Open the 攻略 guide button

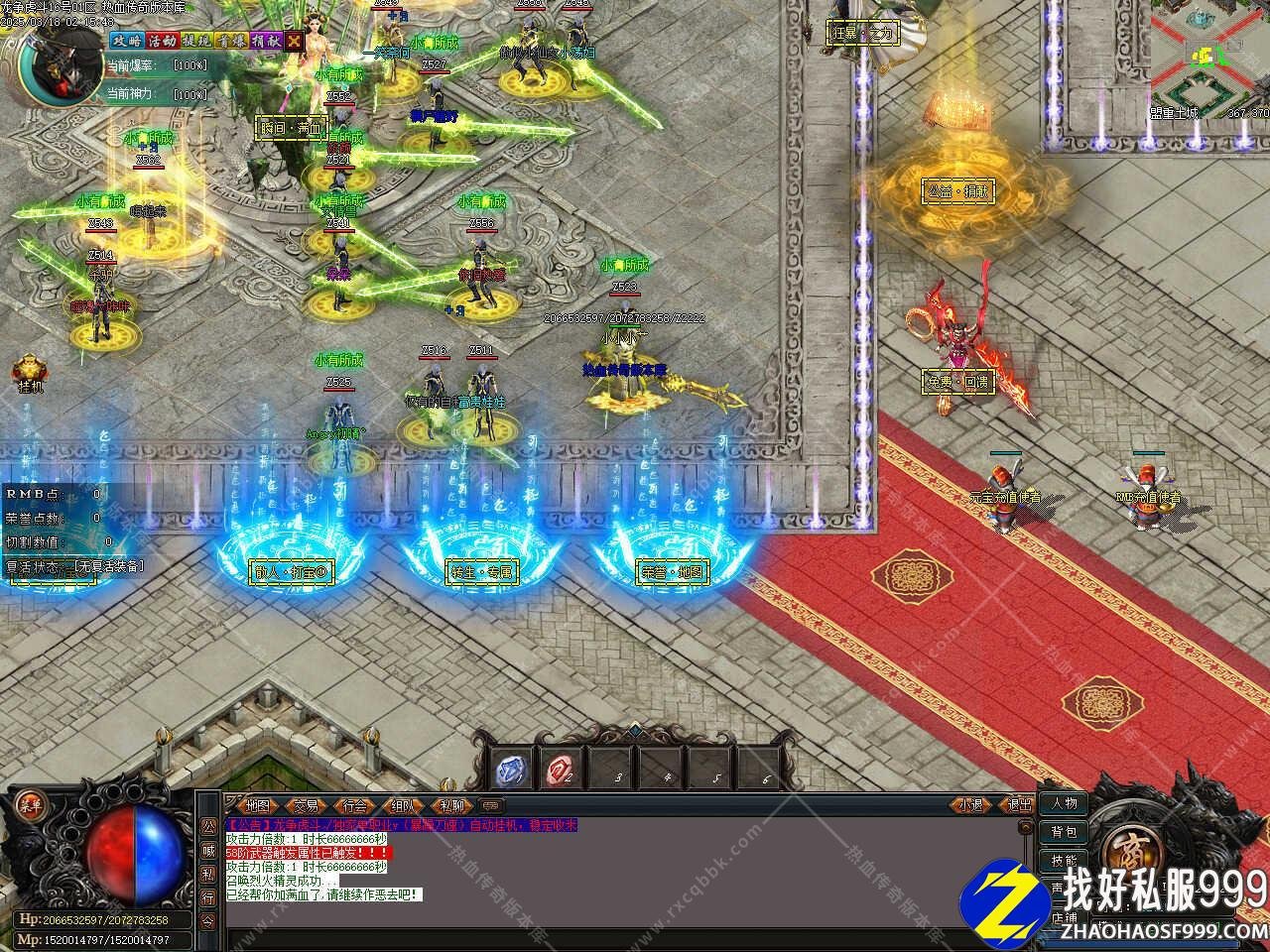point(126,41)
